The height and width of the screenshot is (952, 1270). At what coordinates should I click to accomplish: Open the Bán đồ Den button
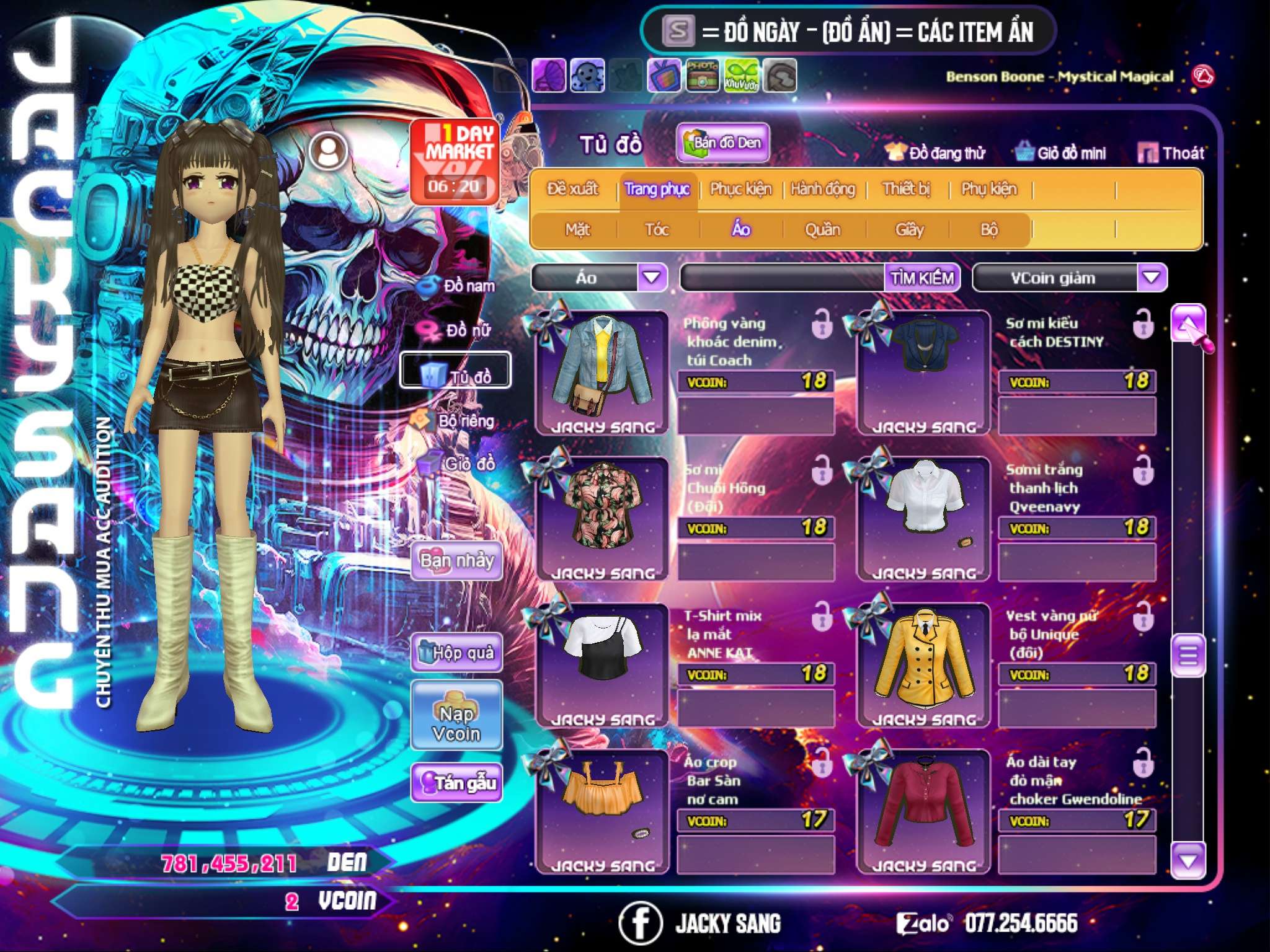pyautogui.click(x=722, y=143)
